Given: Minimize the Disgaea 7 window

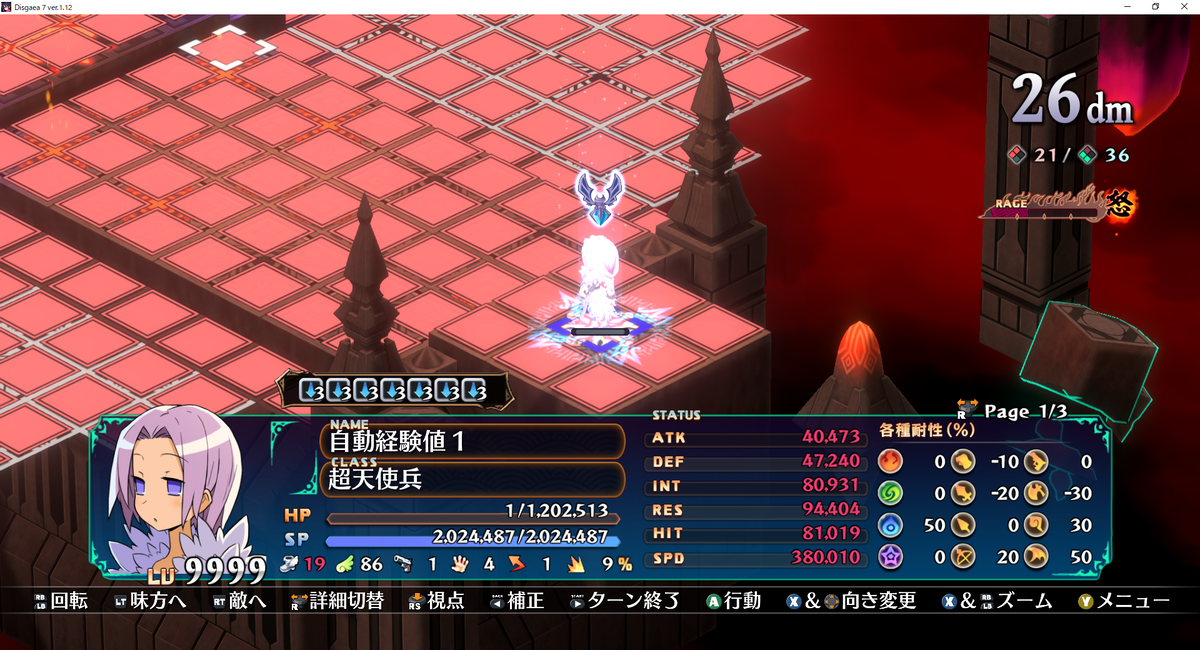Looking at the screenshot, I should [1128, 6].
